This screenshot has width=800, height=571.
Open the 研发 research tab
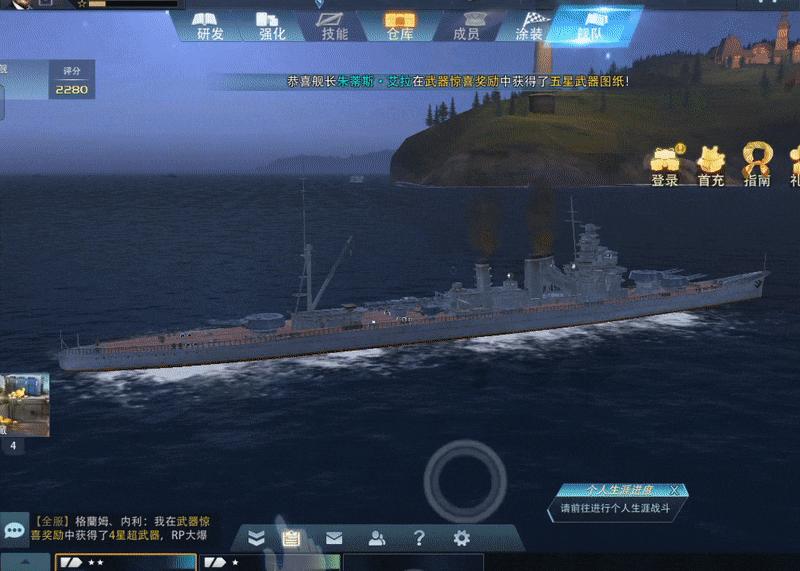210,25
